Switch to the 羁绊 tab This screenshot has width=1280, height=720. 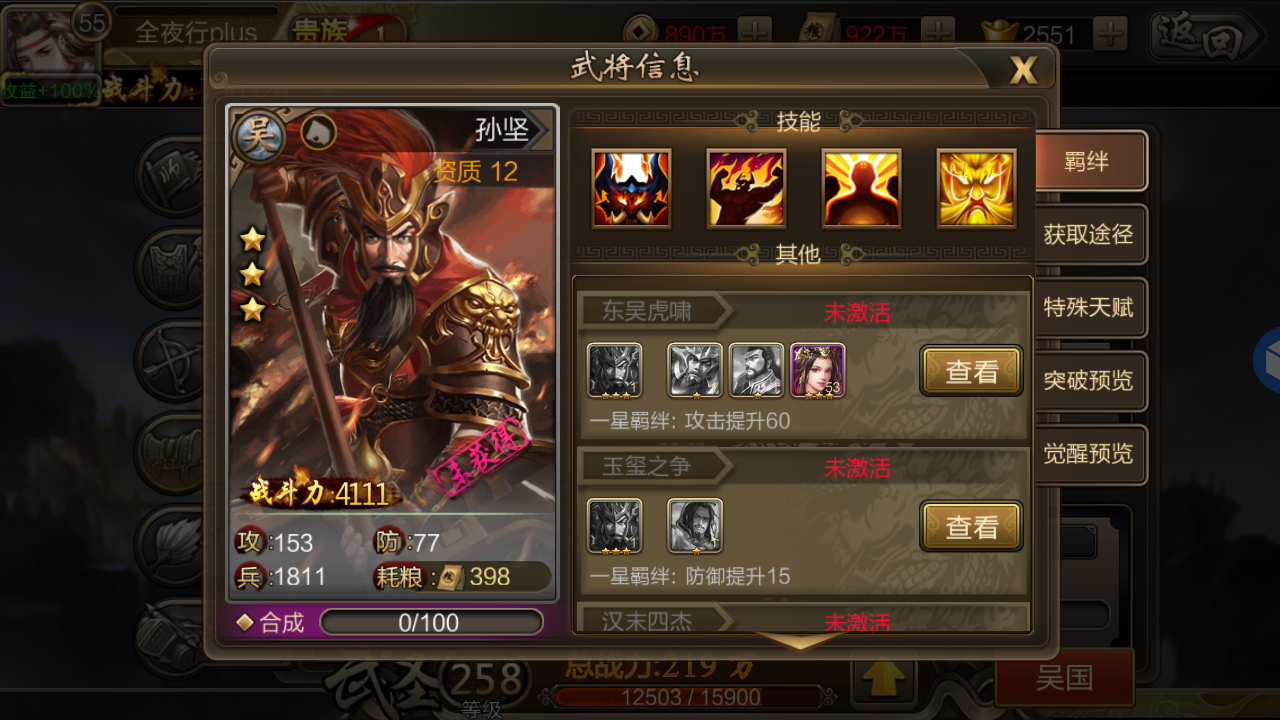click(x=1088, y=161)
